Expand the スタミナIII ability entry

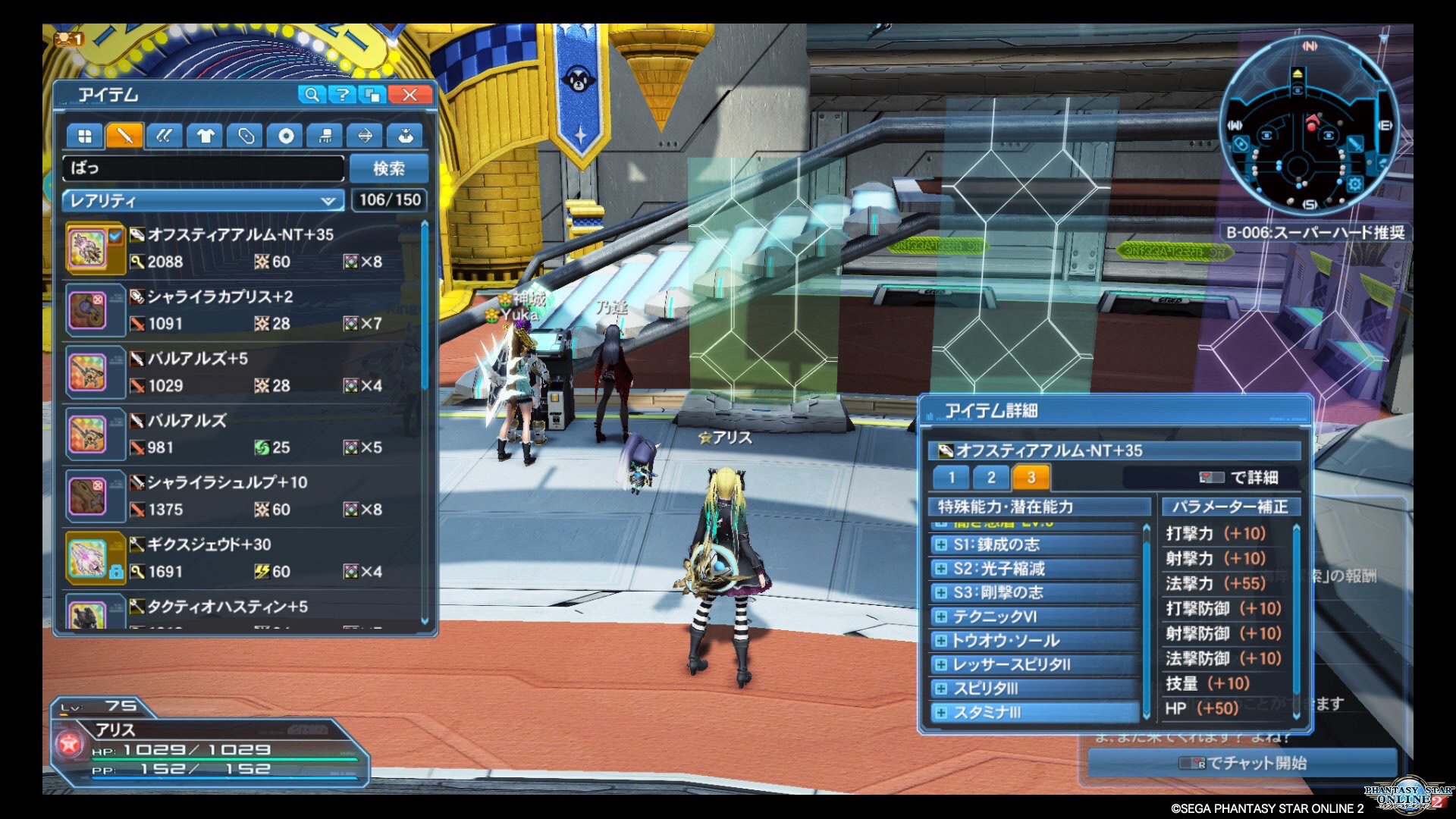pyautogui.click(x=942, y=713)
